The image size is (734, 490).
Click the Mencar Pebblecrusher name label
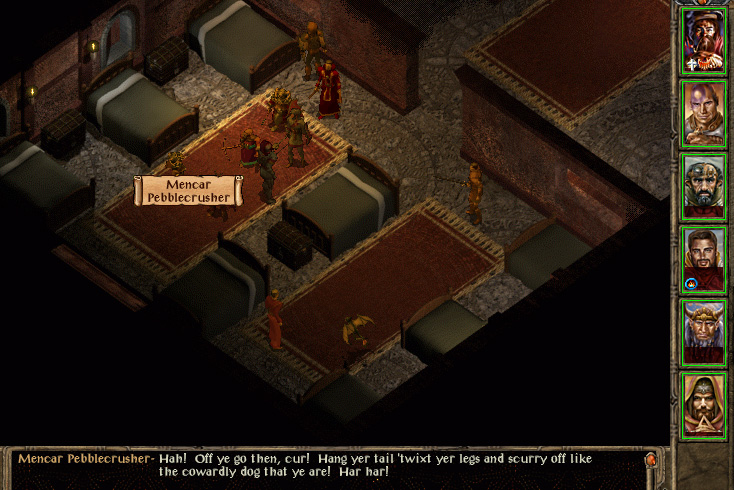click(189, 190)
